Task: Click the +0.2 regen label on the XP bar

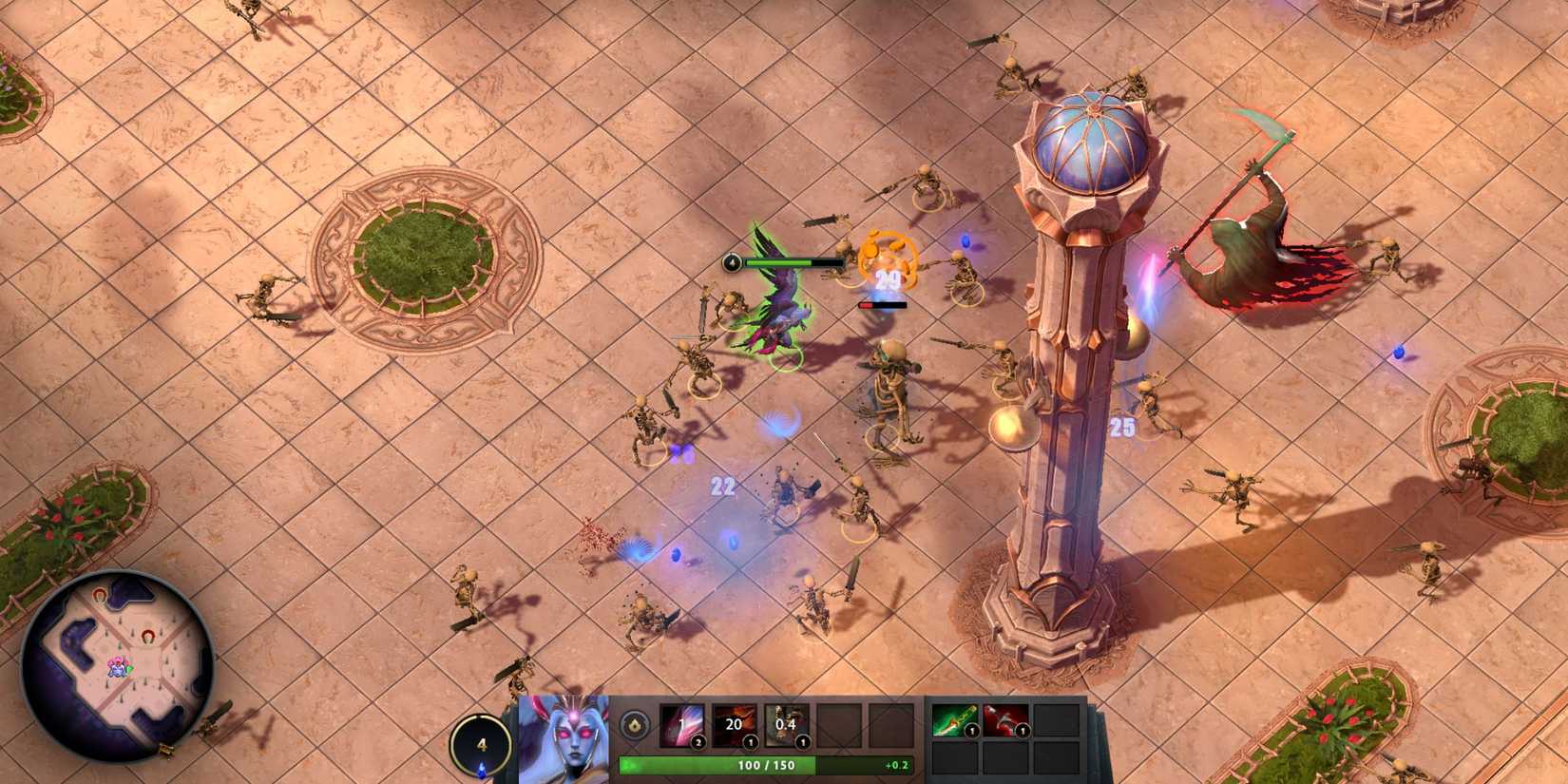Action: pyautogui.click(x=894, y=764)
